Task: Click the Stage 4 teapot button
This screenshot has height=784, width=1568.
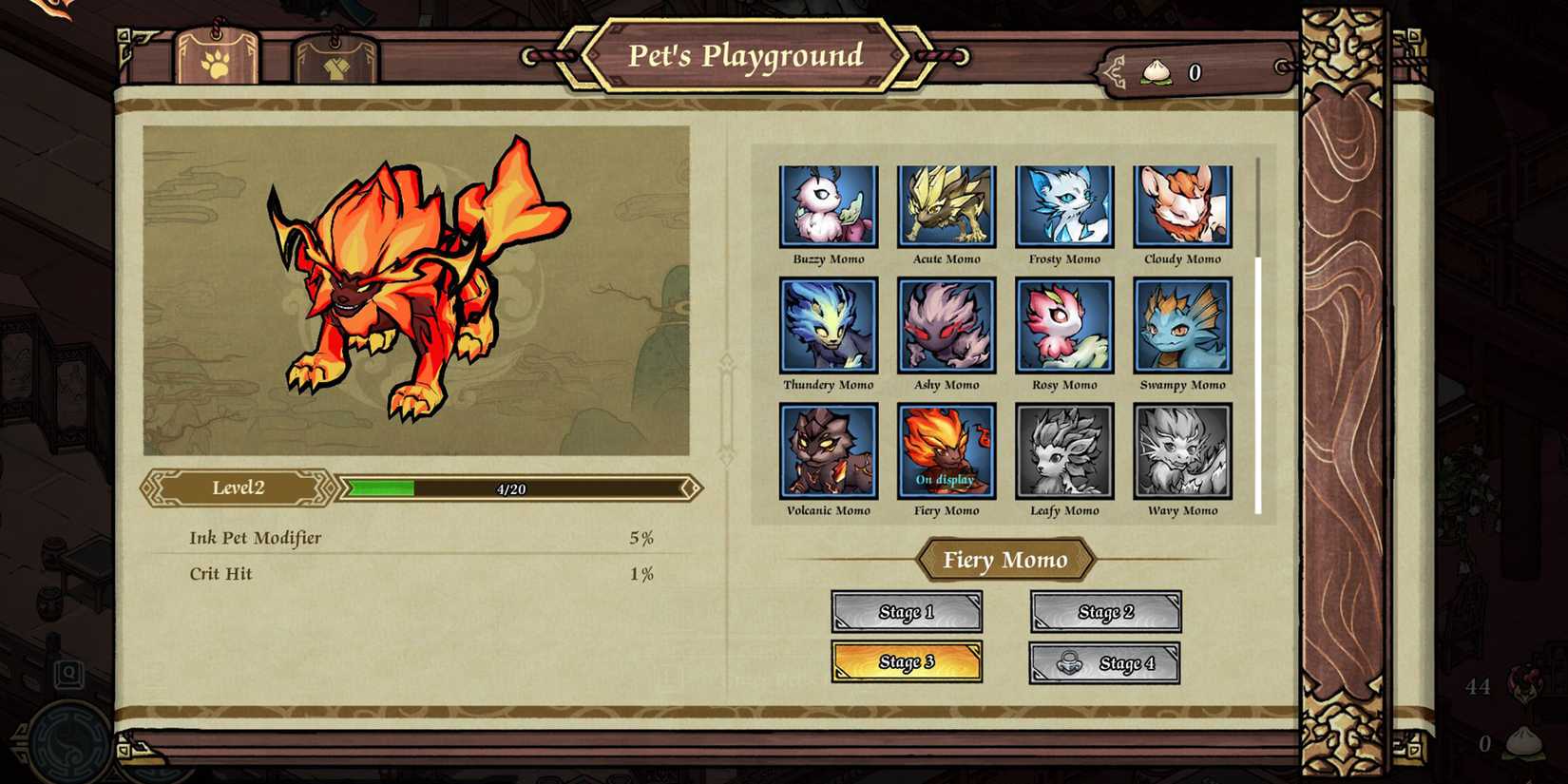Action: pos(1105,661)
